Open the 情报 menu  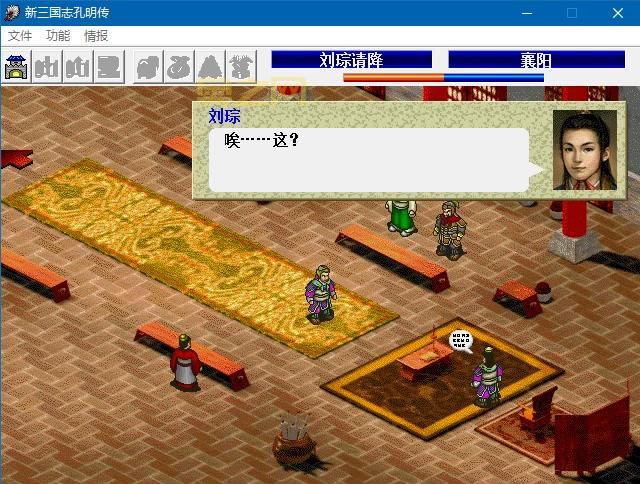(x=96, y=35)
